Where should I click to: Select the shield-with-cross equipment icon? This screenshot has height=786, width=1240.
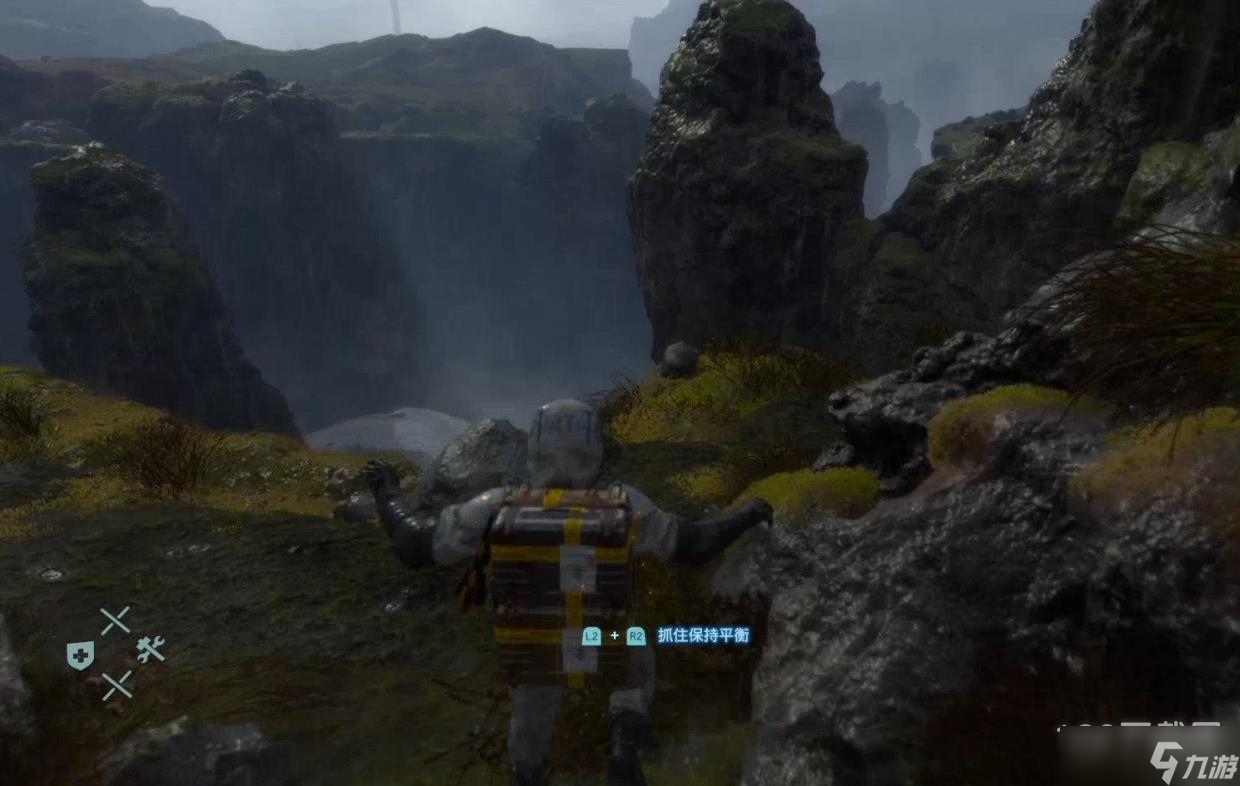[x=80, y=655]
